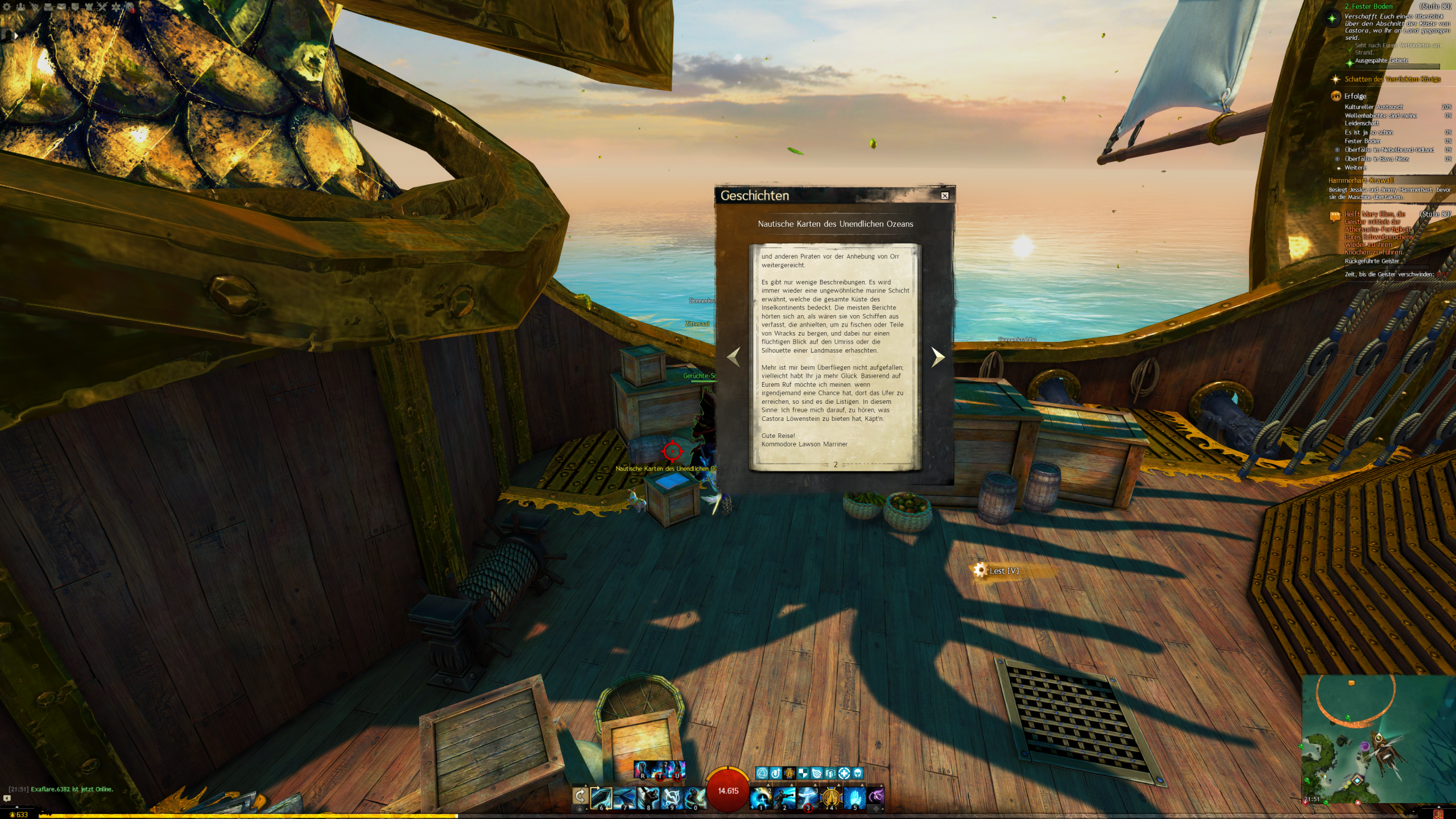
Task: Open the guild shield icon
Action: click(x=75, y=7)
